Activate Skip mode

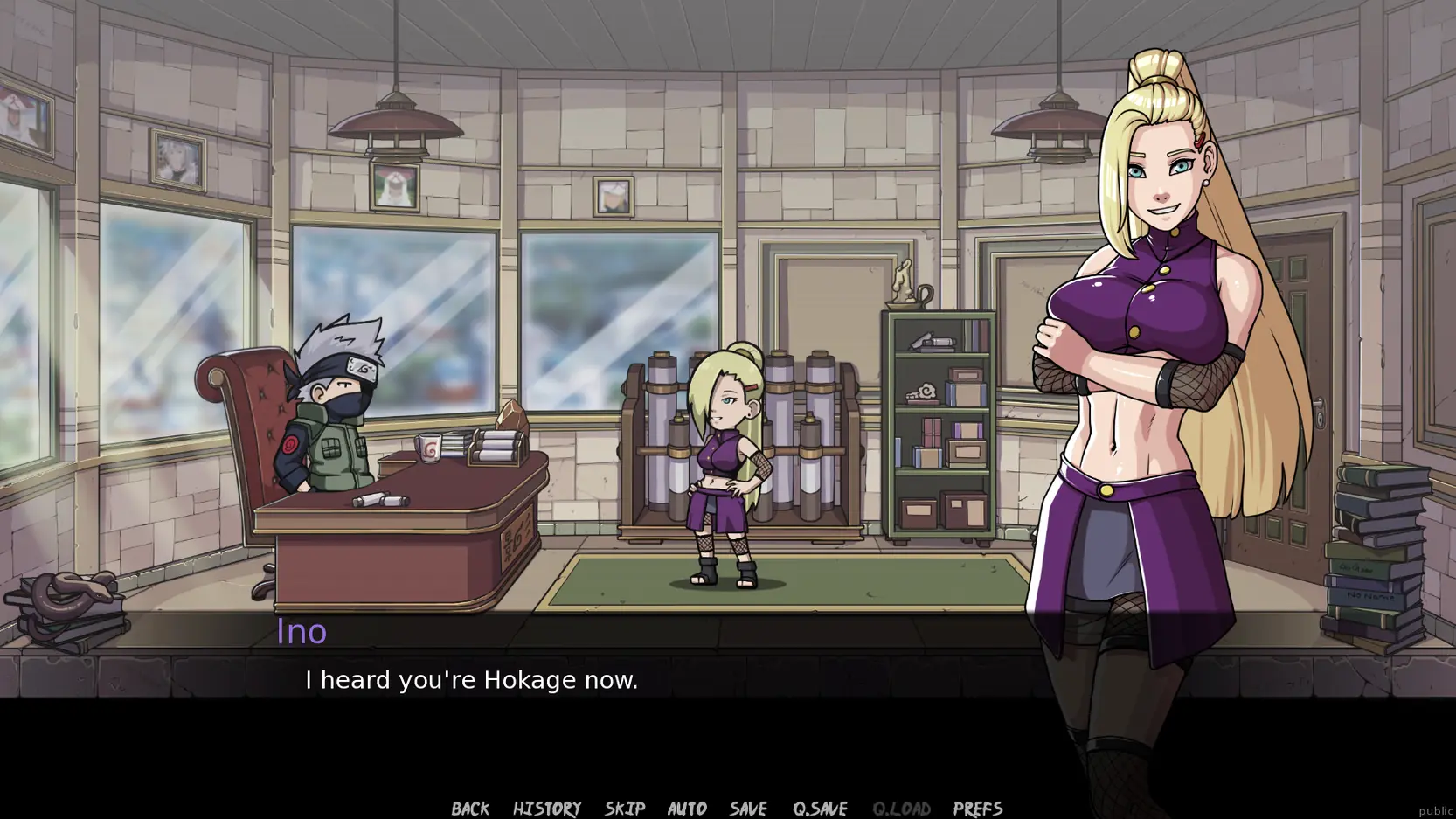(624, 808)
